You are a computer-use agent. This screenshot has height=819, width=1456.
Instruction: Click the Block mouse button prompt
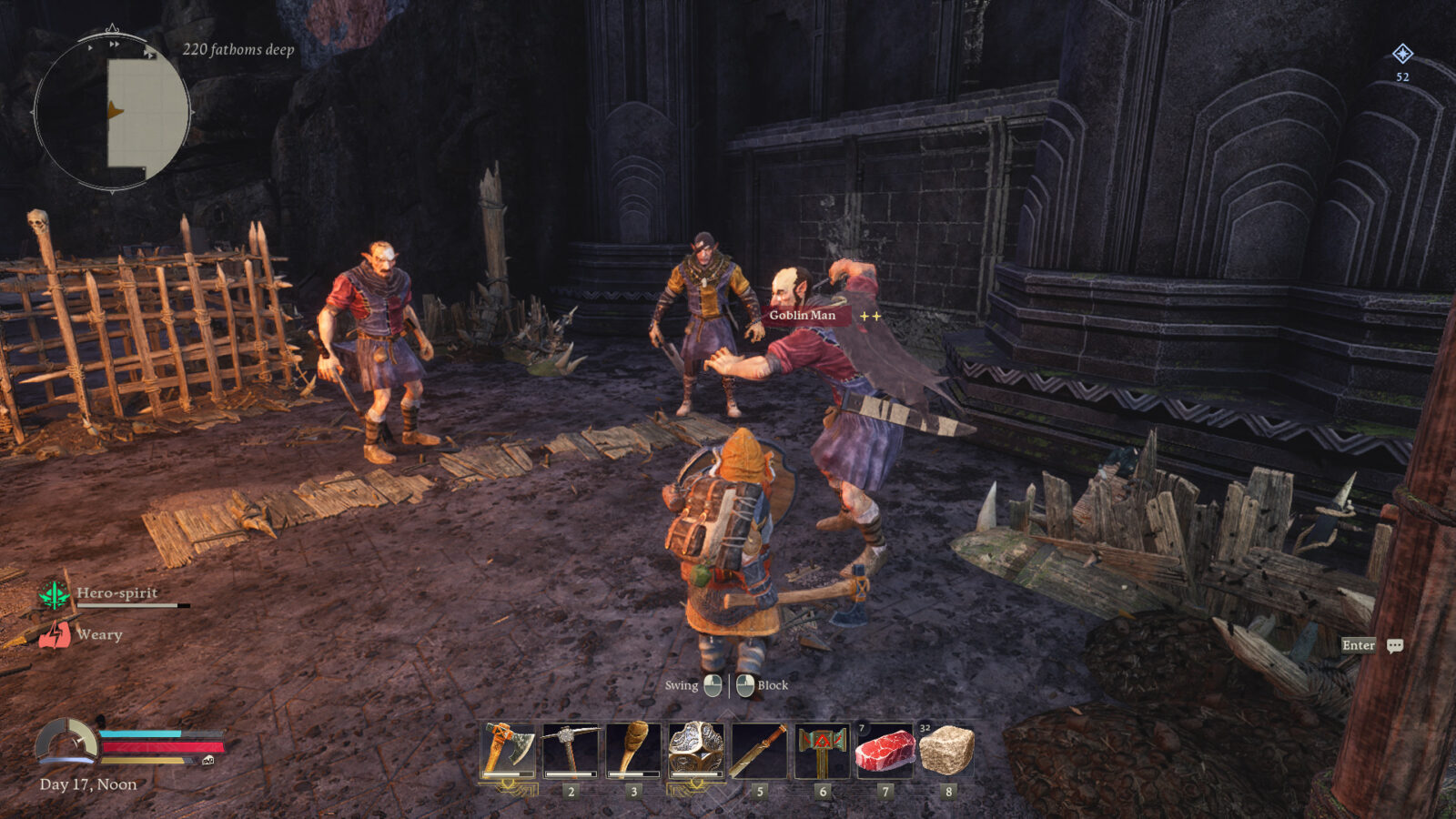pyautogui.click(x=745, y=685)
